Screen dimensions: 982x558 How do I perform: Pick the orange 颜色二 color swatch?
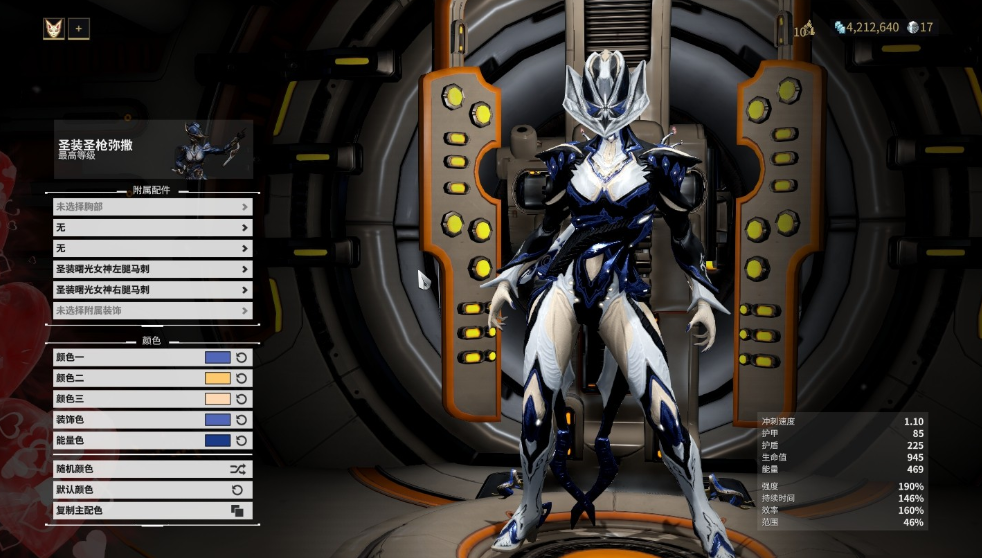[x=217, y=378]
